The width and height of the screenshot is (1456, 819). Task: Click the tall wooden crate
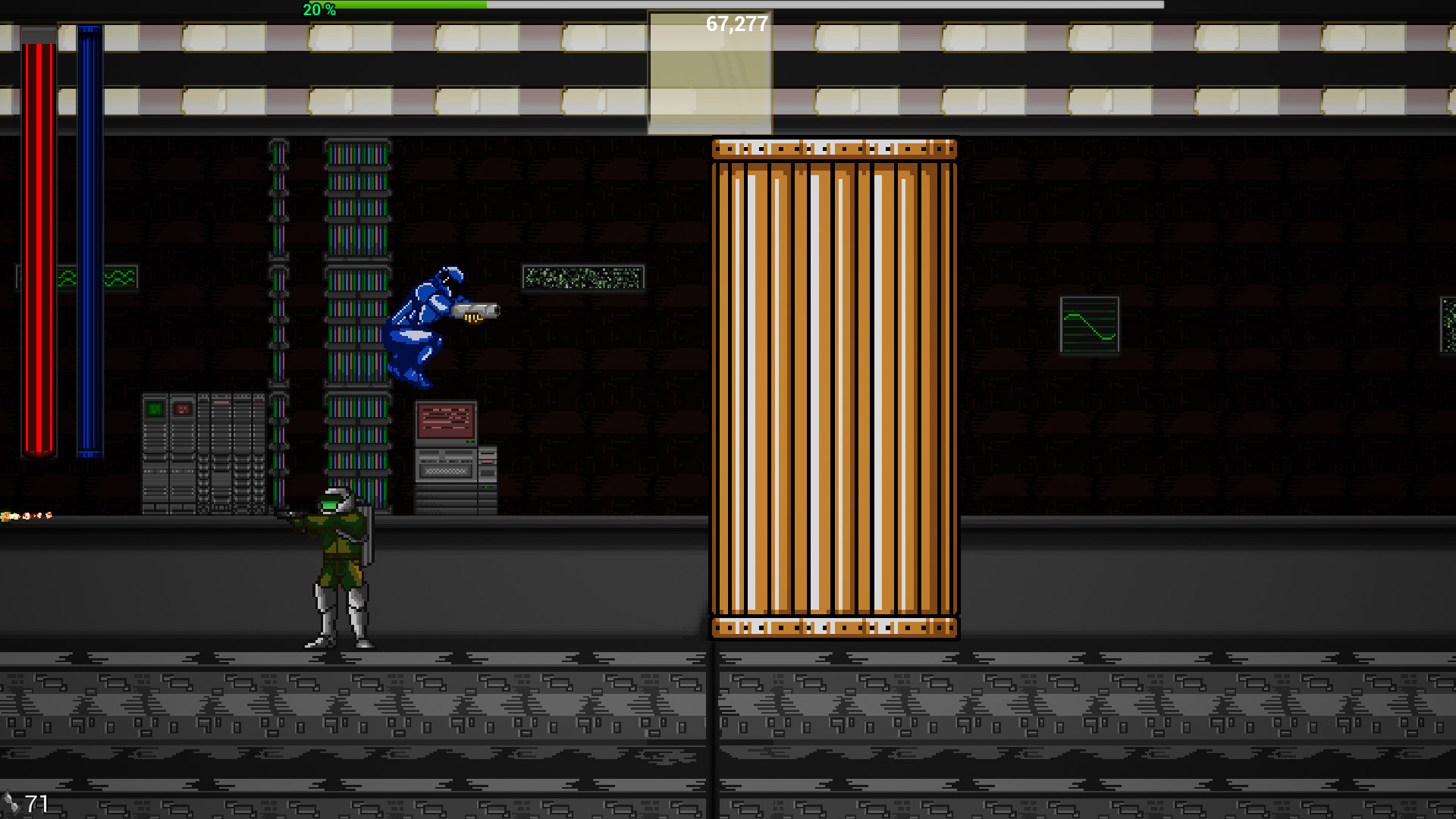coord(833,387)
